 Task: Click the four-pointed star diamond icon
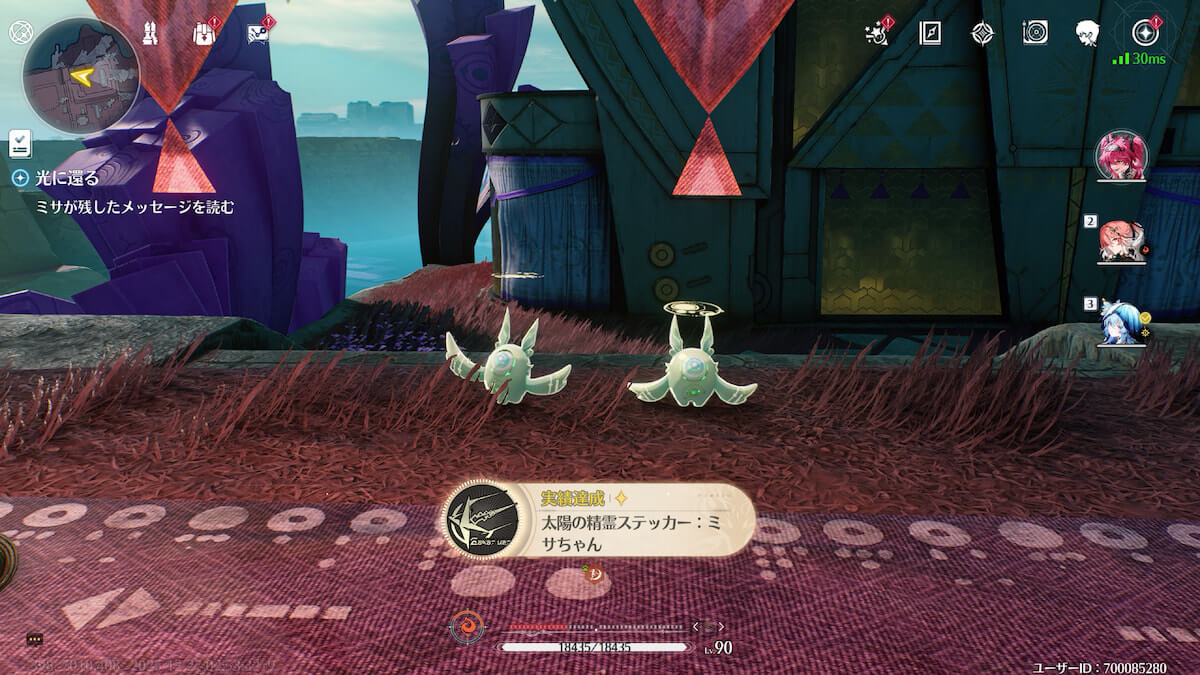[x=983, y=33]
